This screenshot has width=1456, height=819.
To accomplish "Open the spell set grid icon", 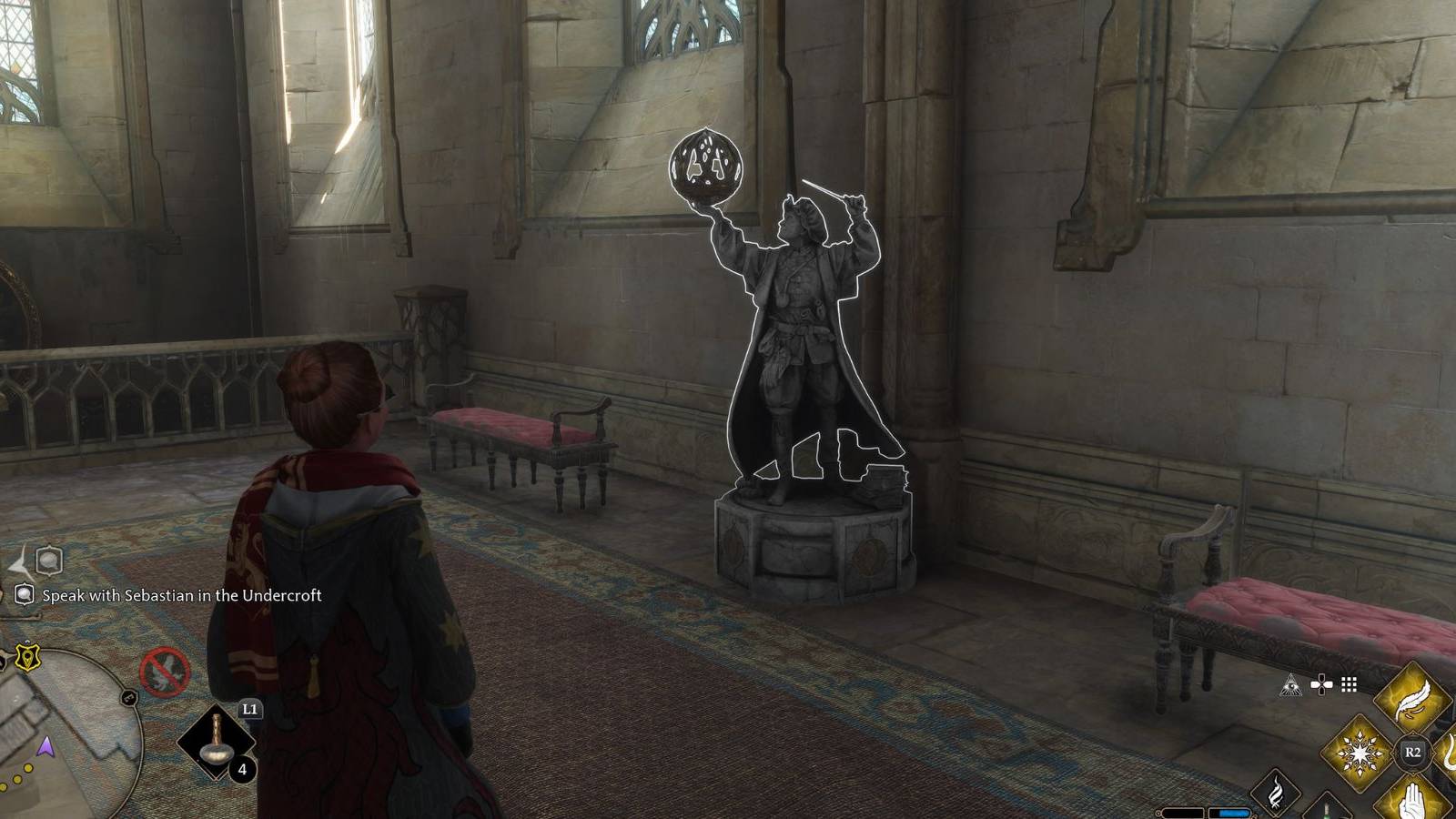I will [1349, 684].
